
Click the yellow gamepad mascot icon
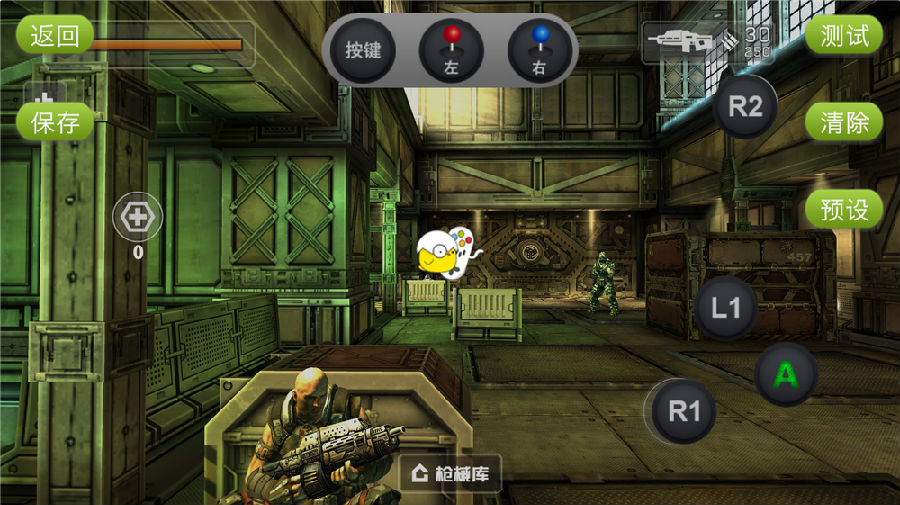[443, 254]
